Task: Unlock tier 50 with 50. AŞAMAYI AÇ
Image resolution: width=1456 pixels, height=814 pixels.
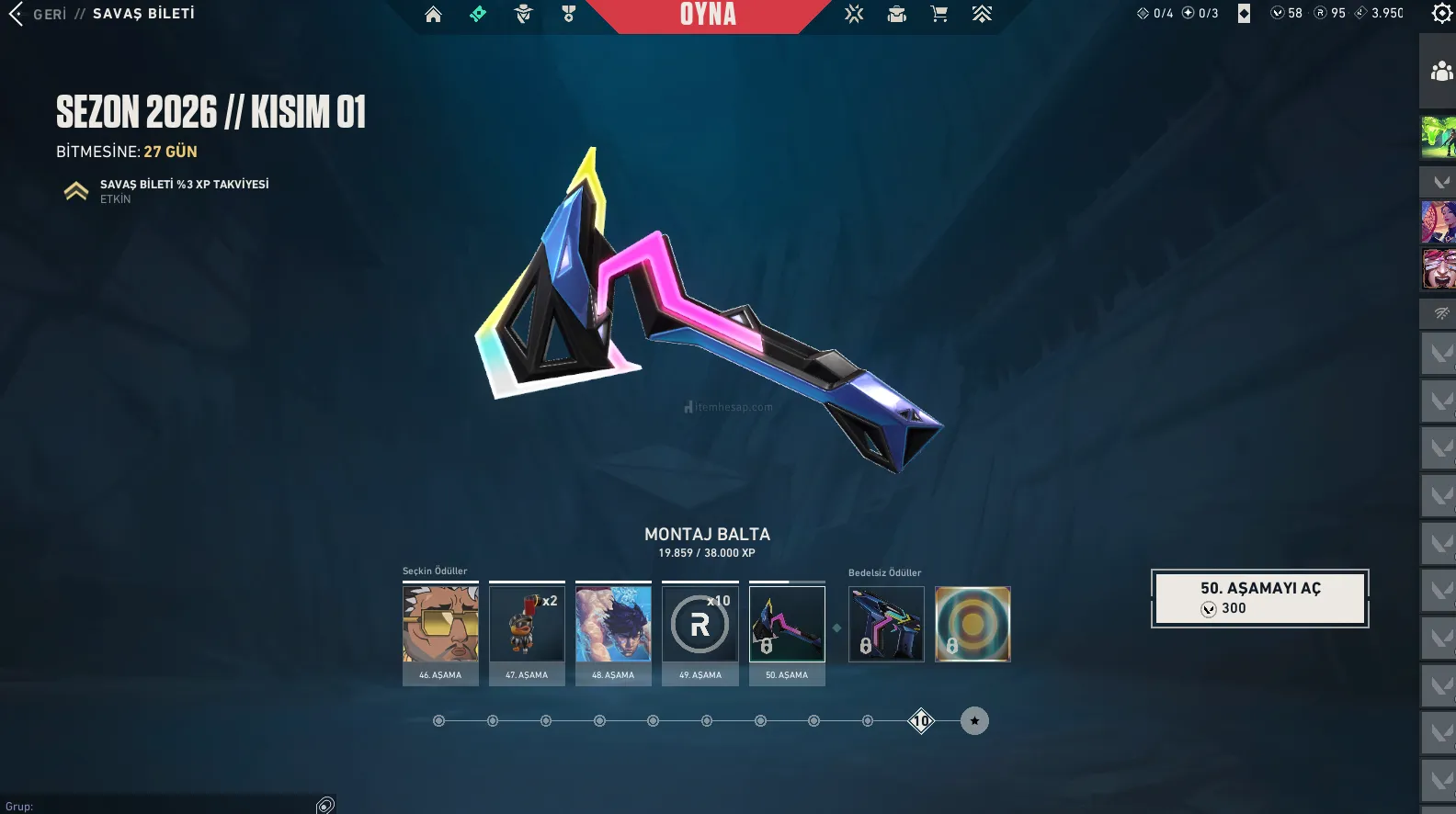Action: (1259, 598)
